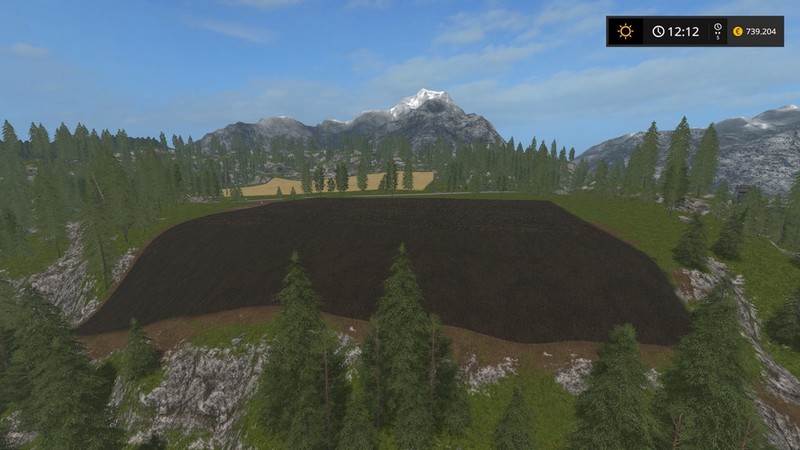Select the time scale speed indicator
The image size is (800, 450).
tap(717, 31)
